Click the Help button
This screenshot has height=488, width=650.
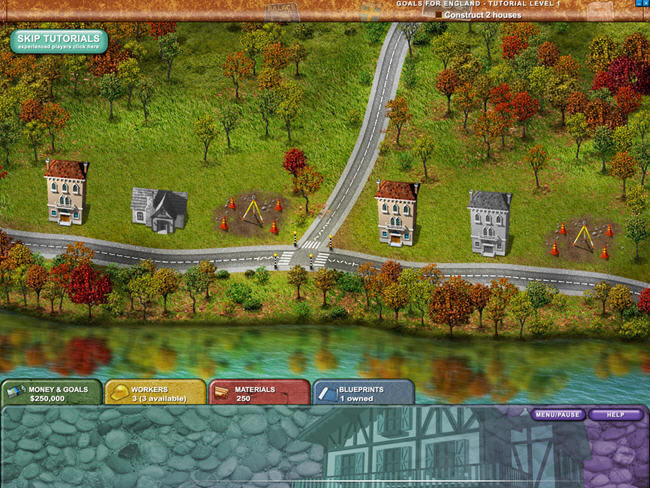pyautogui.click(x=614, y=414)
